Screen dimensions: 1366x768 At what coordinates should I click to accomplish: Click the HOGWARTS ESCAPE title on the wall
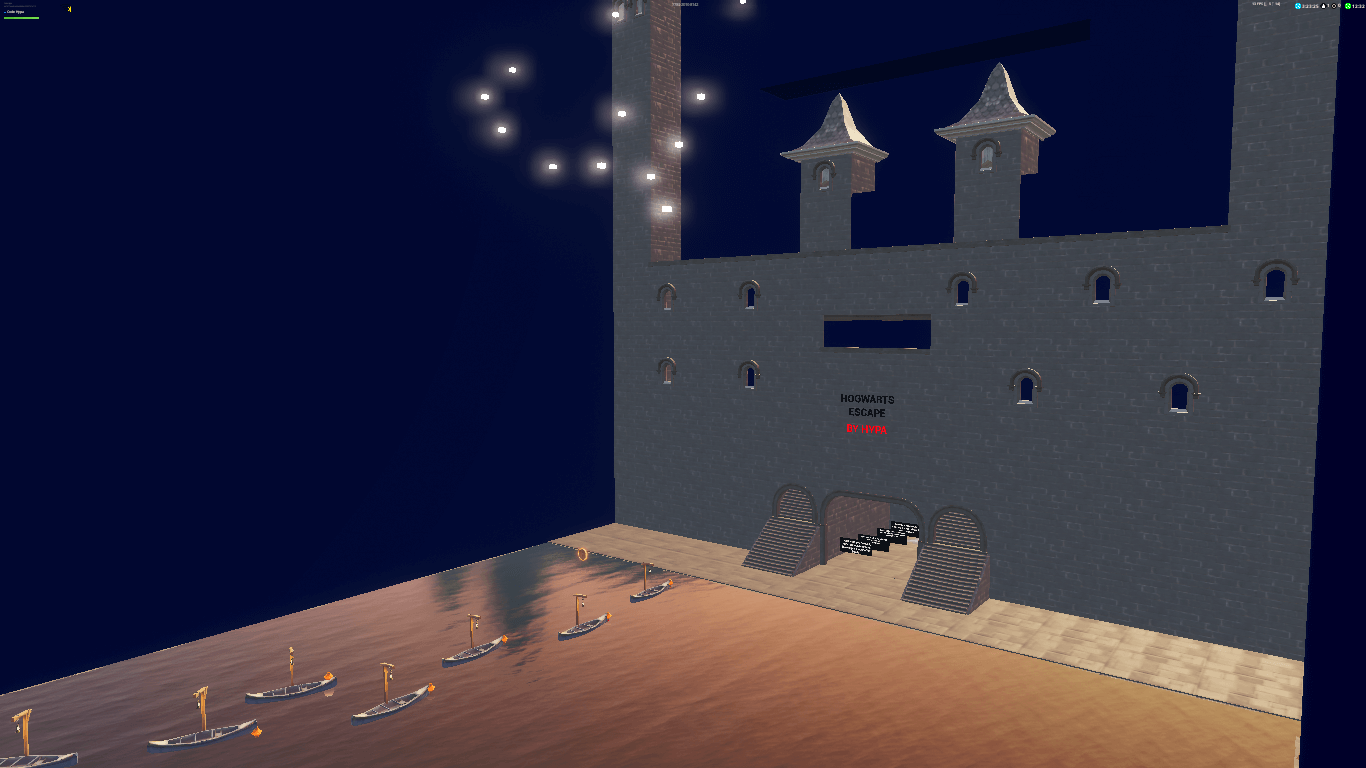(x=866, y=404)
